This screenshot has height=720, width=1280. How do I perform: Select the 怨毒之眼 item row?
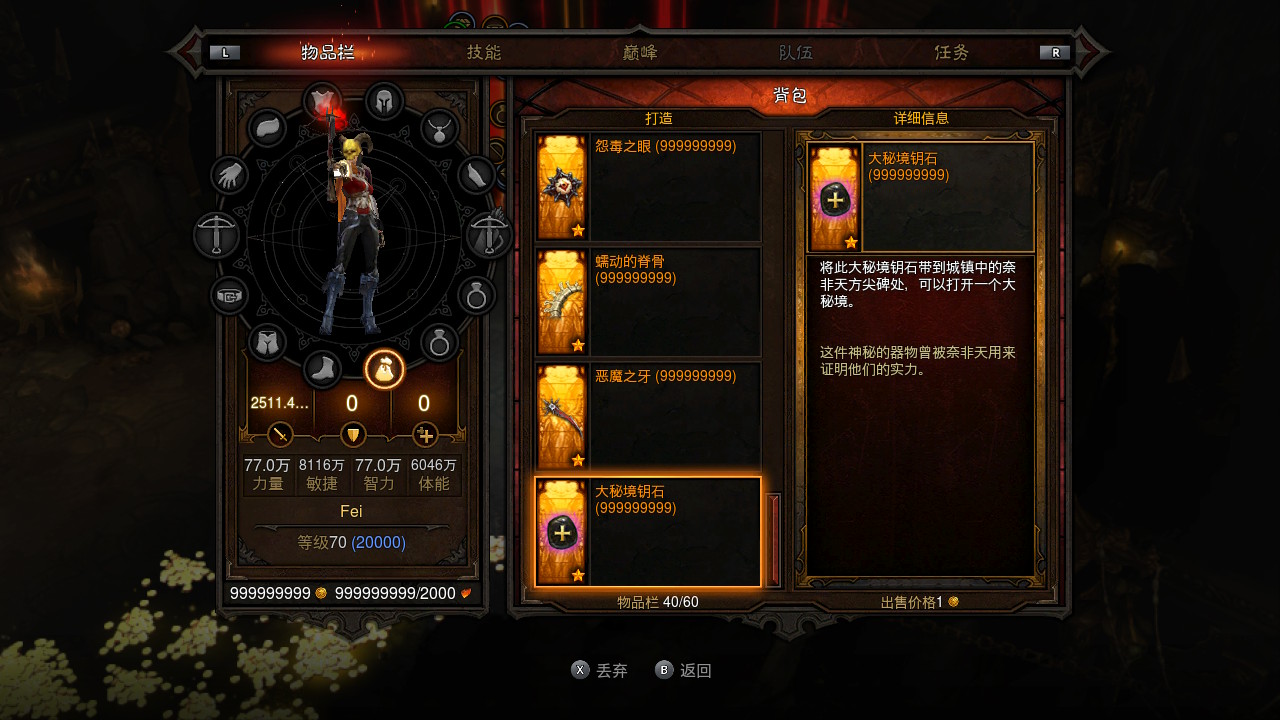click(648, 186)
